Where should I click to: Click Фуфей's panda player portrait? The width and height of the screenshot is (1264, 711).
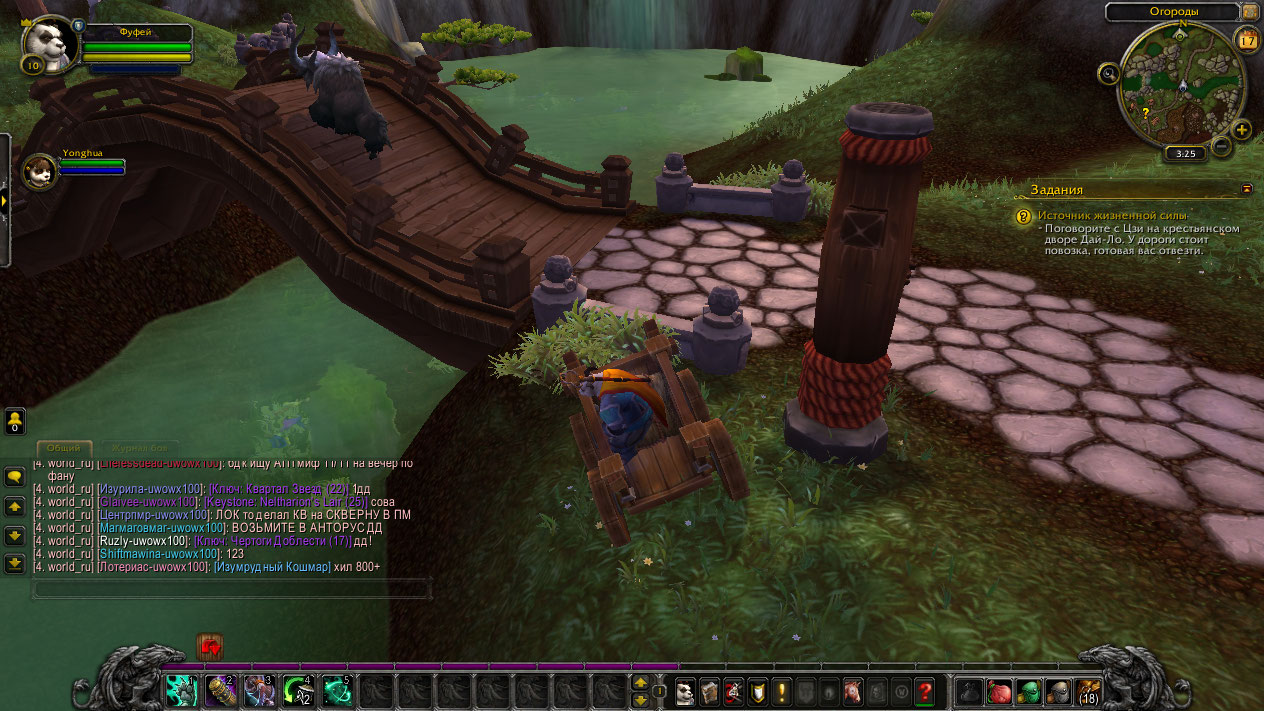[x=45, y=46]
